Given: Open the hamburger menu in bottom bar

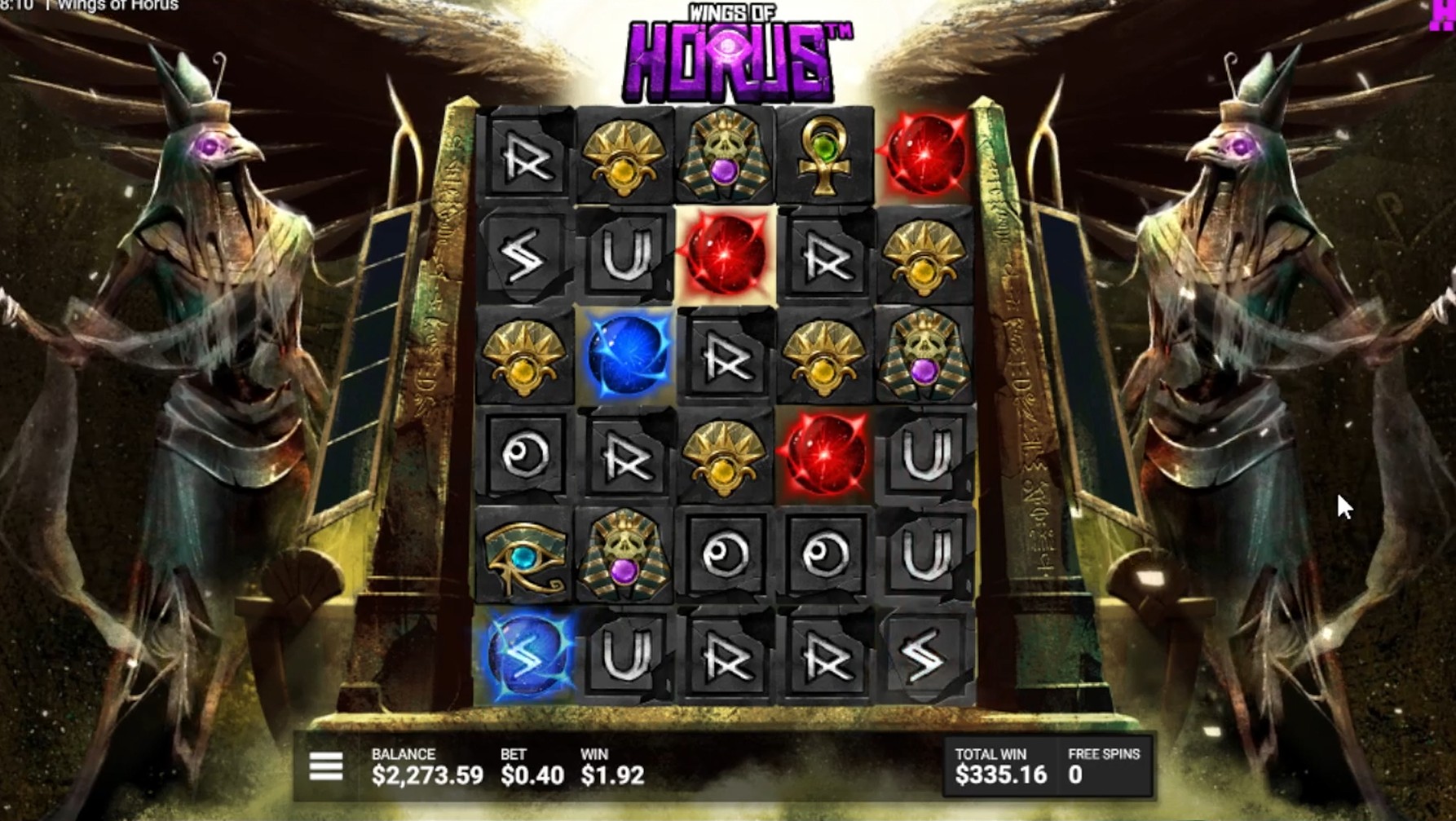Looking at the screenshot, I should pos(326,767).
